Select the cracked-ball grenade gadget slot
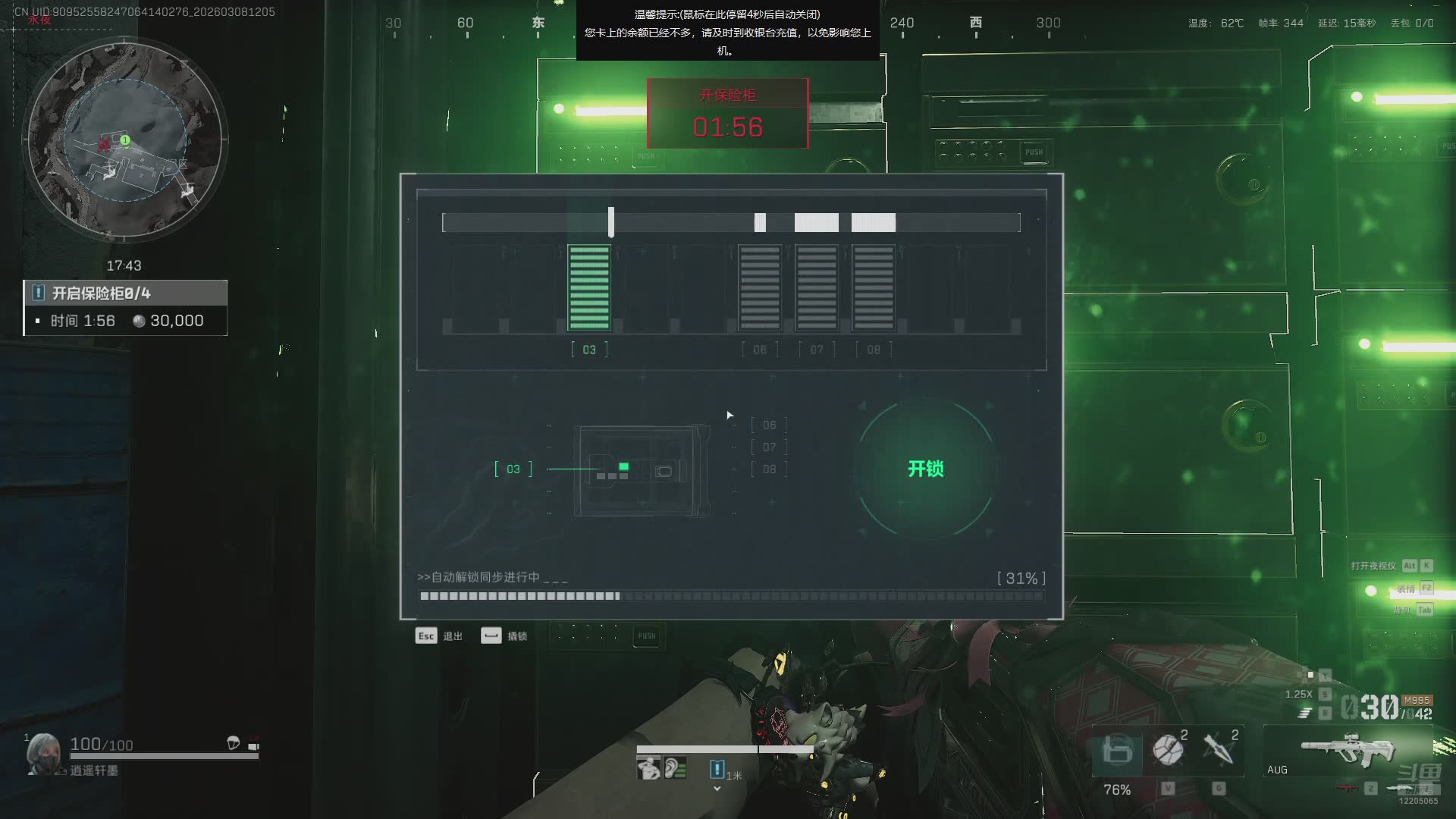Viewport: 1456px width, 819px height. (x=1168, y=749)
